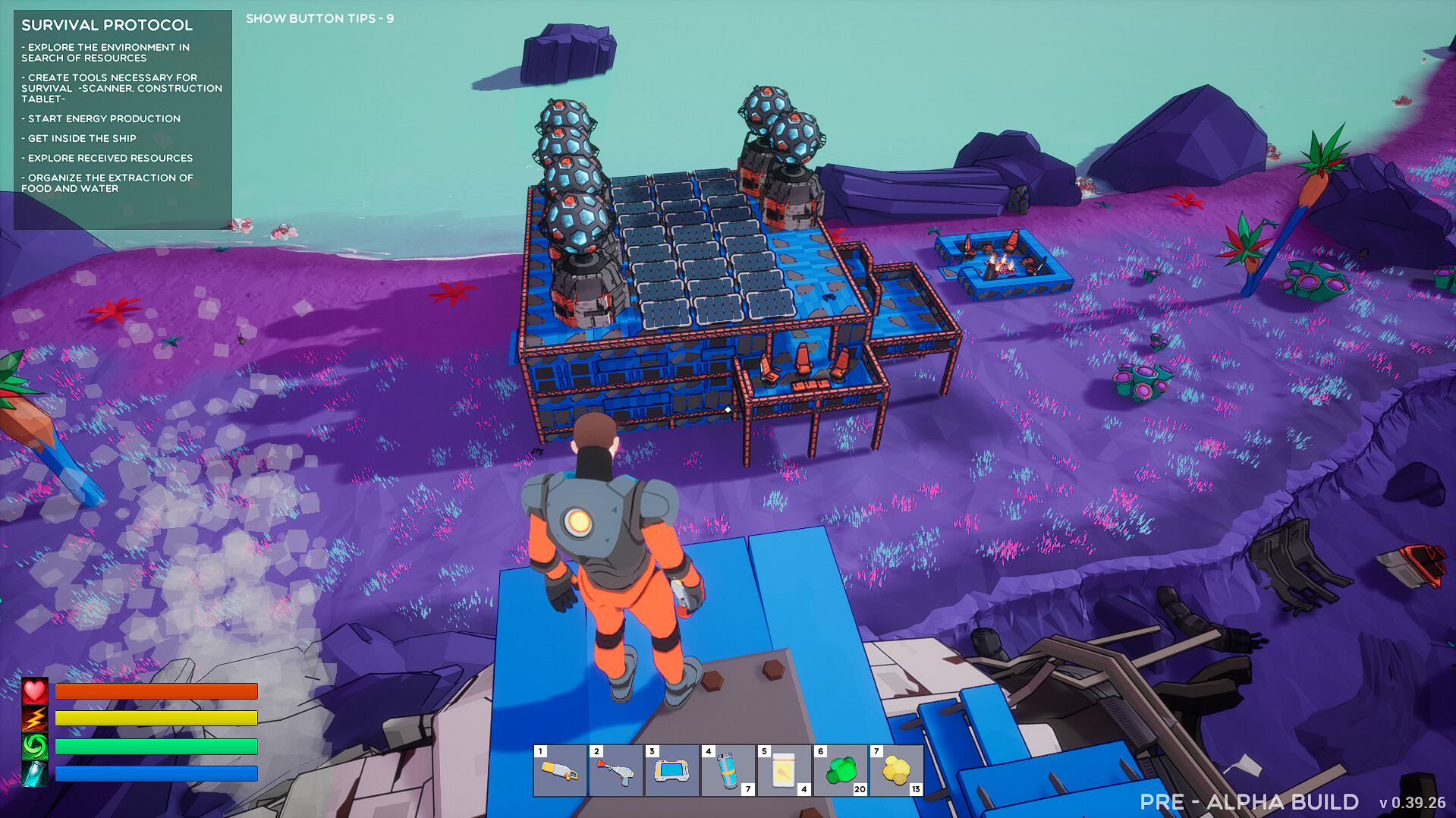This screenshot has height=818, width=1456.
Task: Select the food jar in hotbar slot 5
Action: pyautogui.click(x=784, y=771)
